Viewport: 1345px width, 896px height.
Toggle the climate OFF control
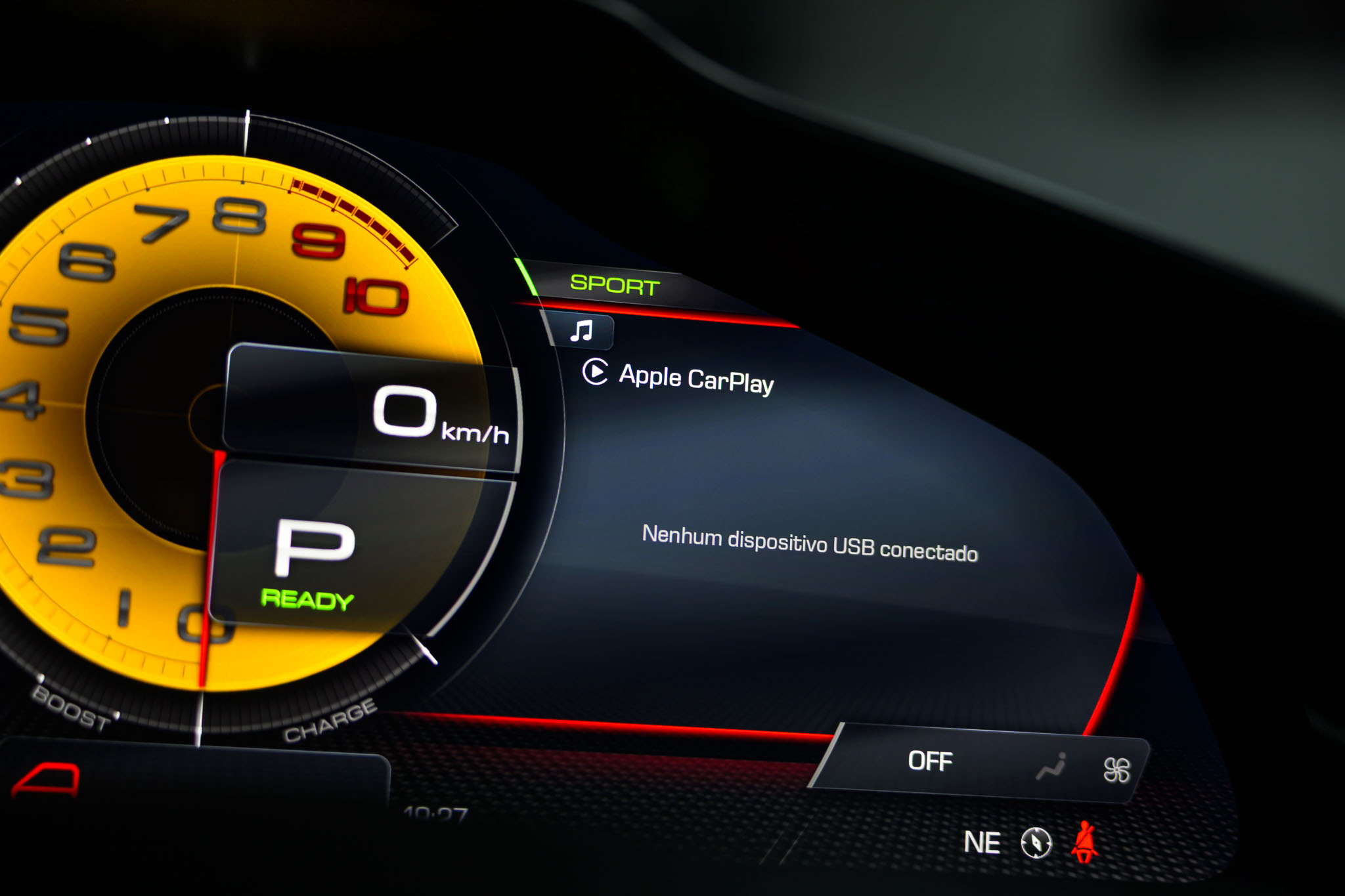tap(930, 761)
